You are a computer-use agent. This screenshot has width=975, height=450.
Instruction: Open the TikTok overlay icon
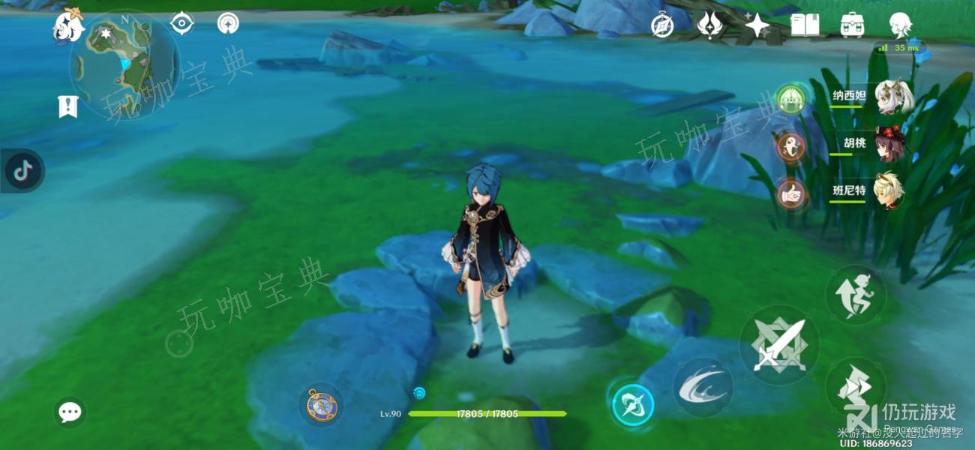click(22, 171)
